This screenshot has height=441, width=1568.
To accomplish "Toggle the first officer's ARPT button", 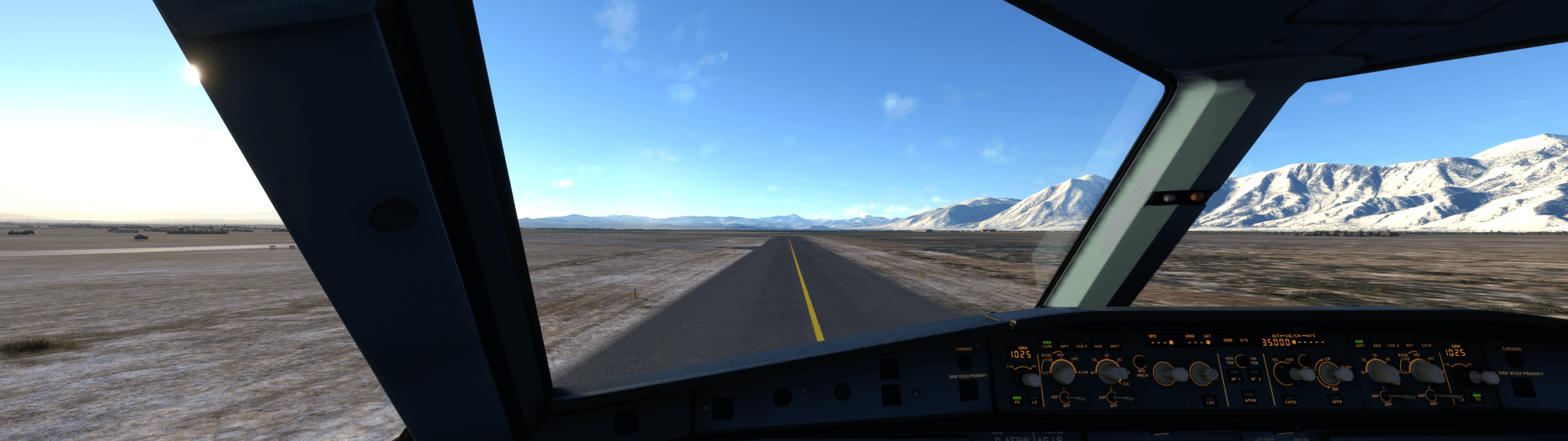I will click(1360, 343).
